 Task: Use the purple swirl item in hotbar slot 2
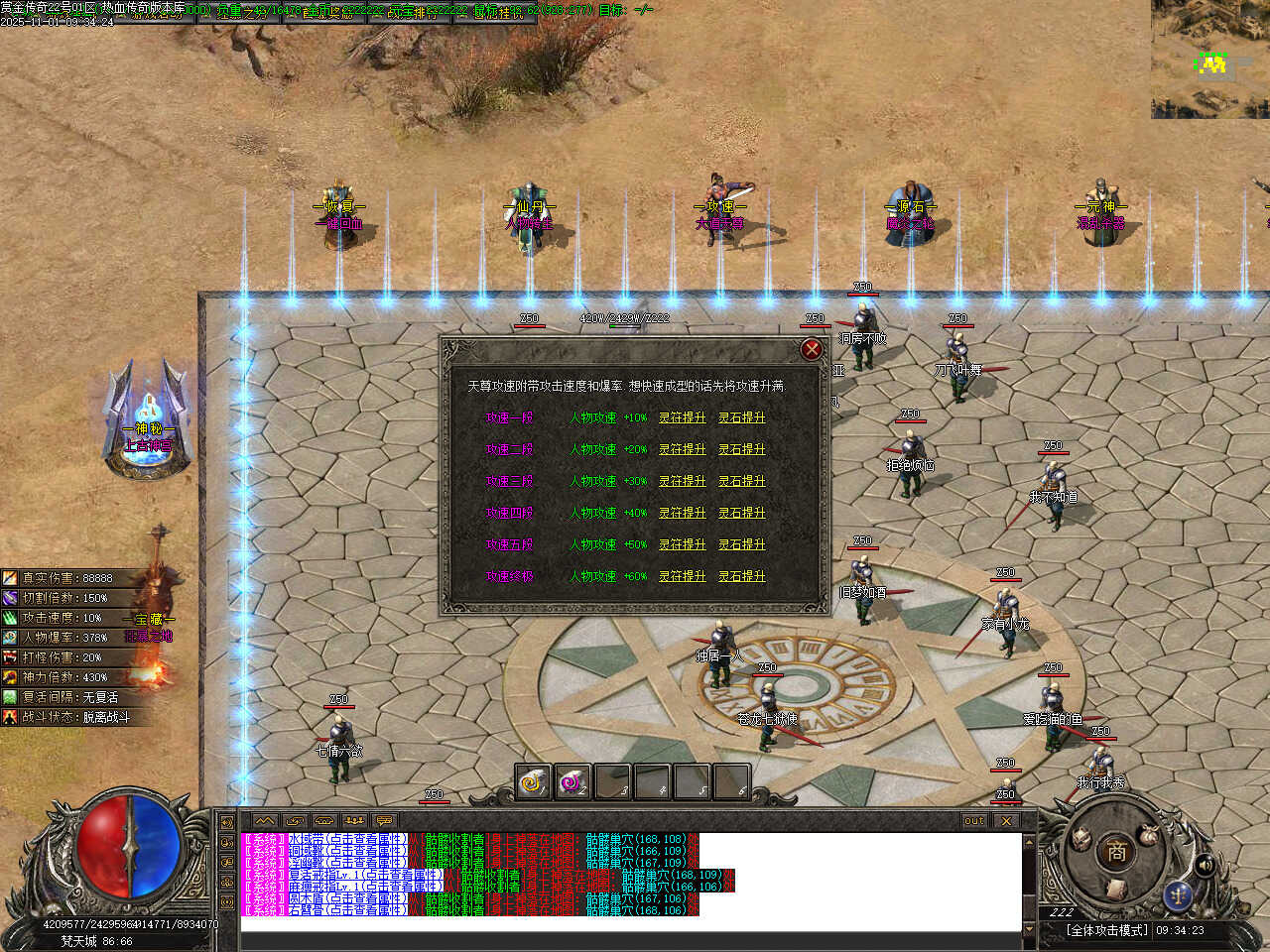pyautogui.click(x=572, y=782)
